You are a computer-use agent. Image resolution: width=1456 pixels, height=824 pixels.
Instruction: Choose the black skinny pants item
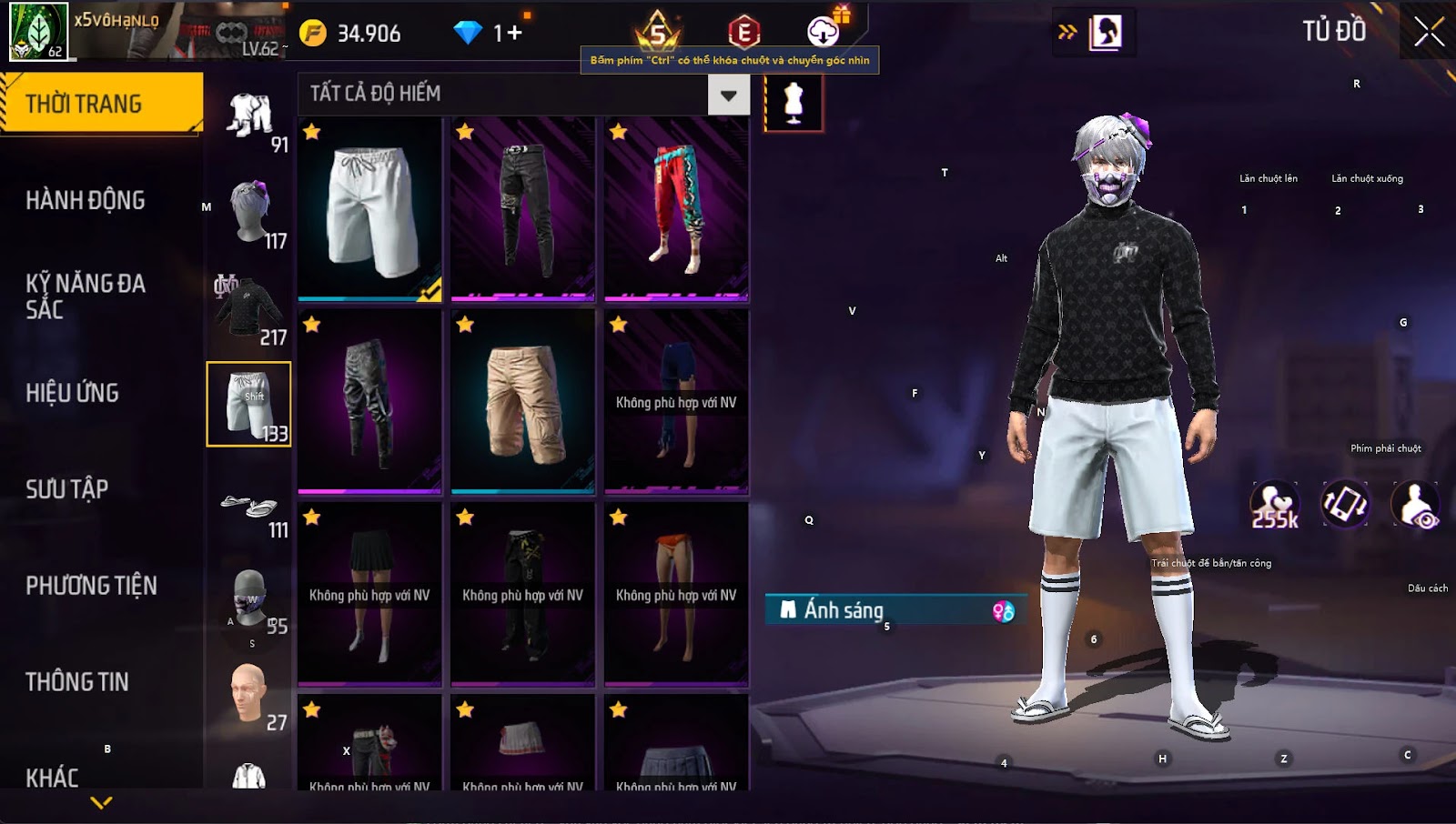(x=523, y=209)
